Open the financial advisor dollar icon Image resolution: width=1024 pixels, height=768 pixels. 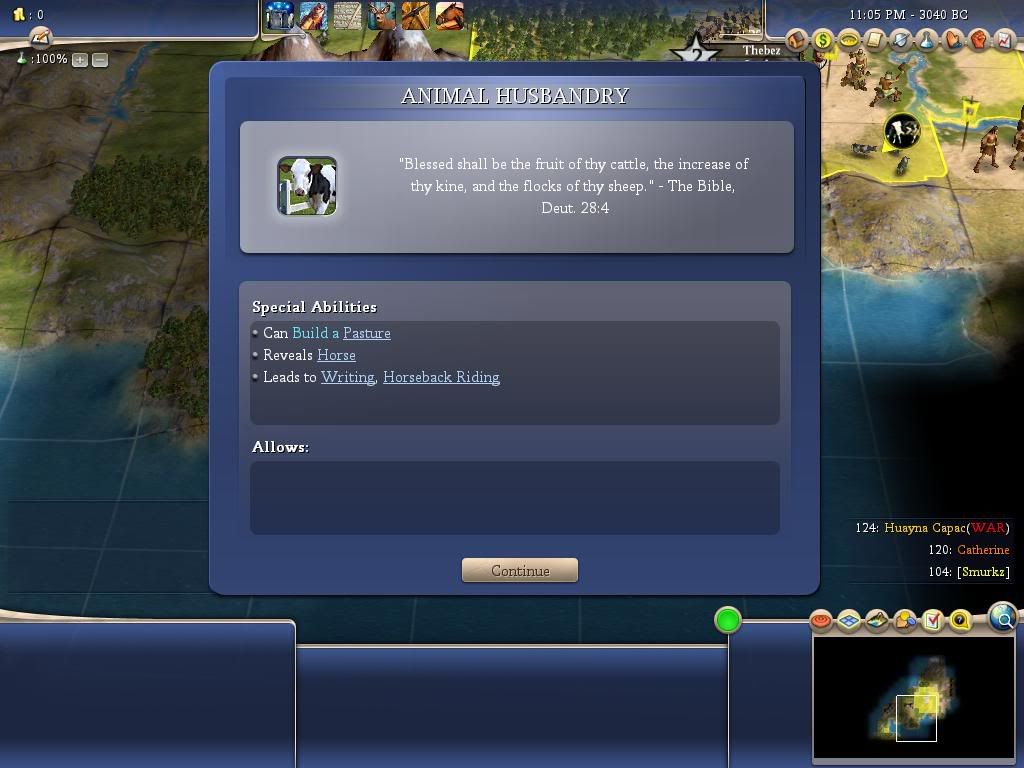point(823,40)
